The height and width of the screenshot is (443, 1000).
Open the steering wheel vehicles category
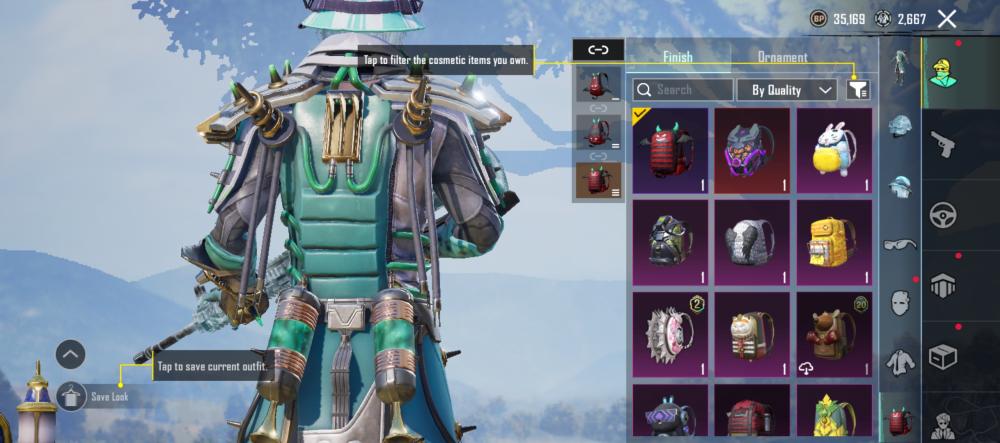pyautogui.click(x=942, y=215)
